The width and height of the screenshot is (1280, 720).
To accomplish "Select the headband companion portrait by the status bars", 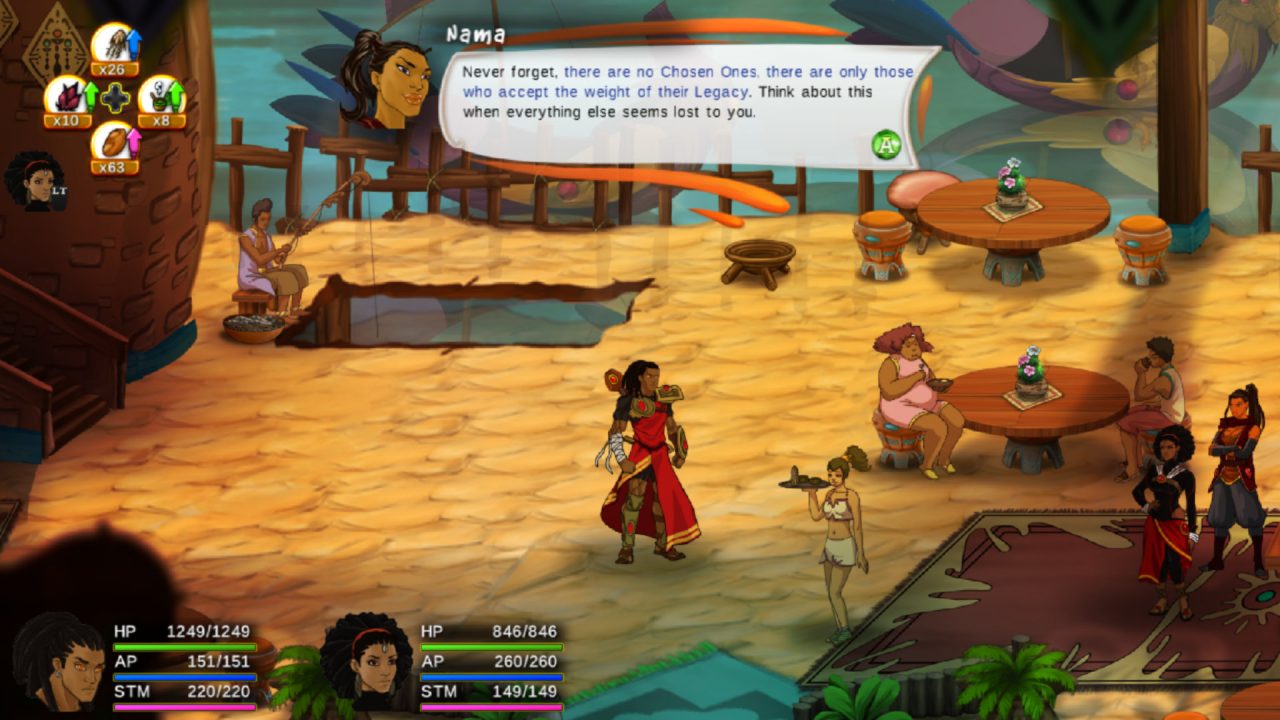I will click(365, 662).
